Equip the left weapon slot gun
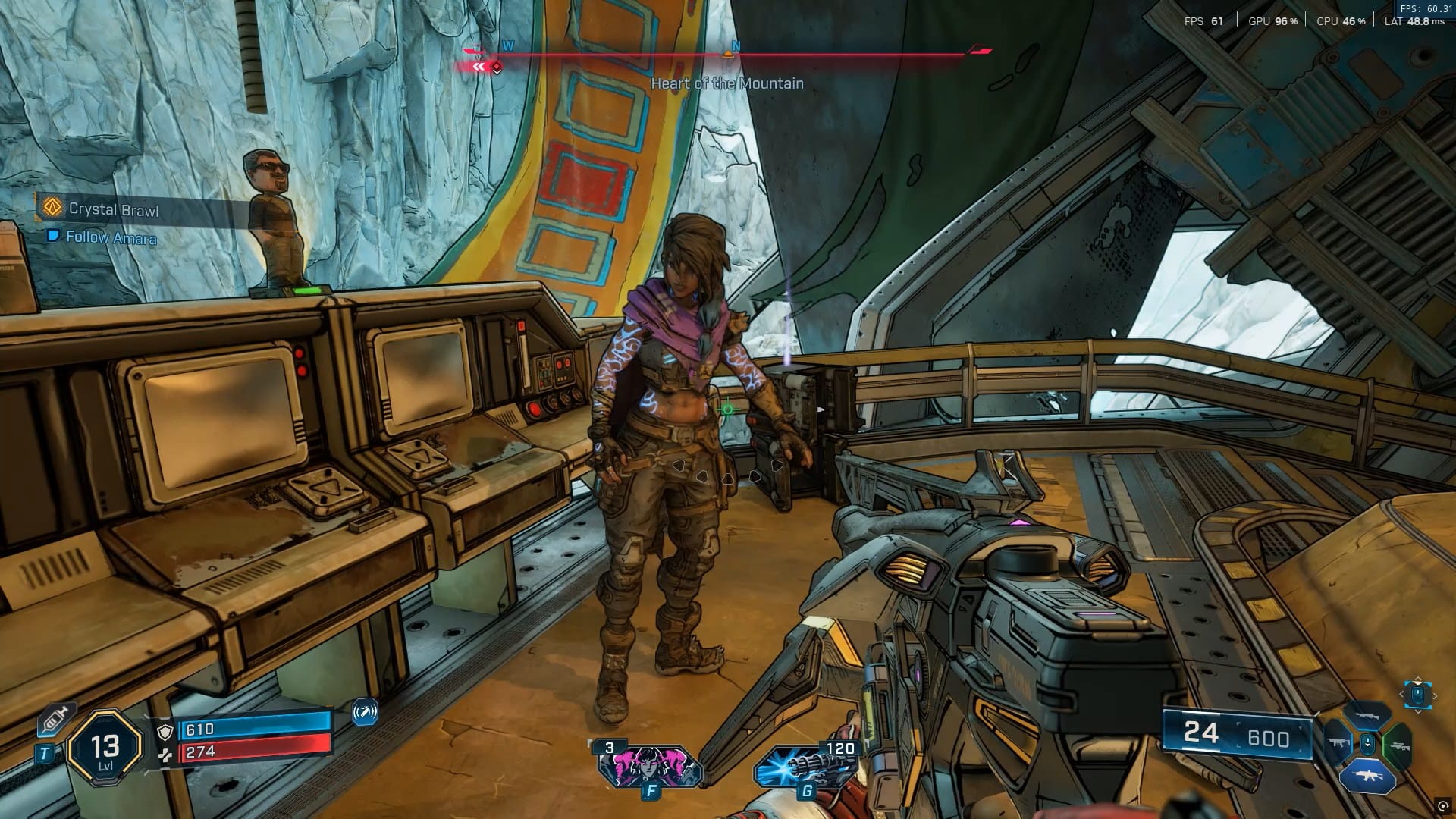 point(1338,744)
